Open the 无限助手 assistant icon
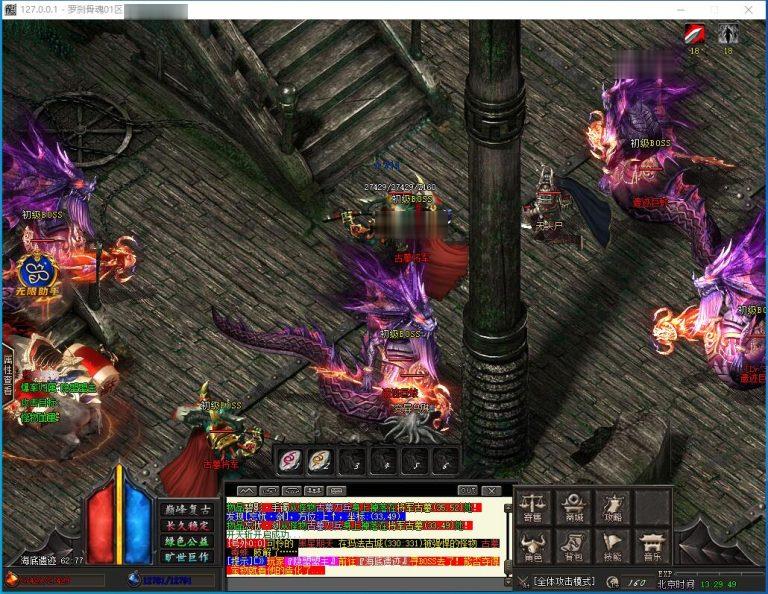 [38, 272]
